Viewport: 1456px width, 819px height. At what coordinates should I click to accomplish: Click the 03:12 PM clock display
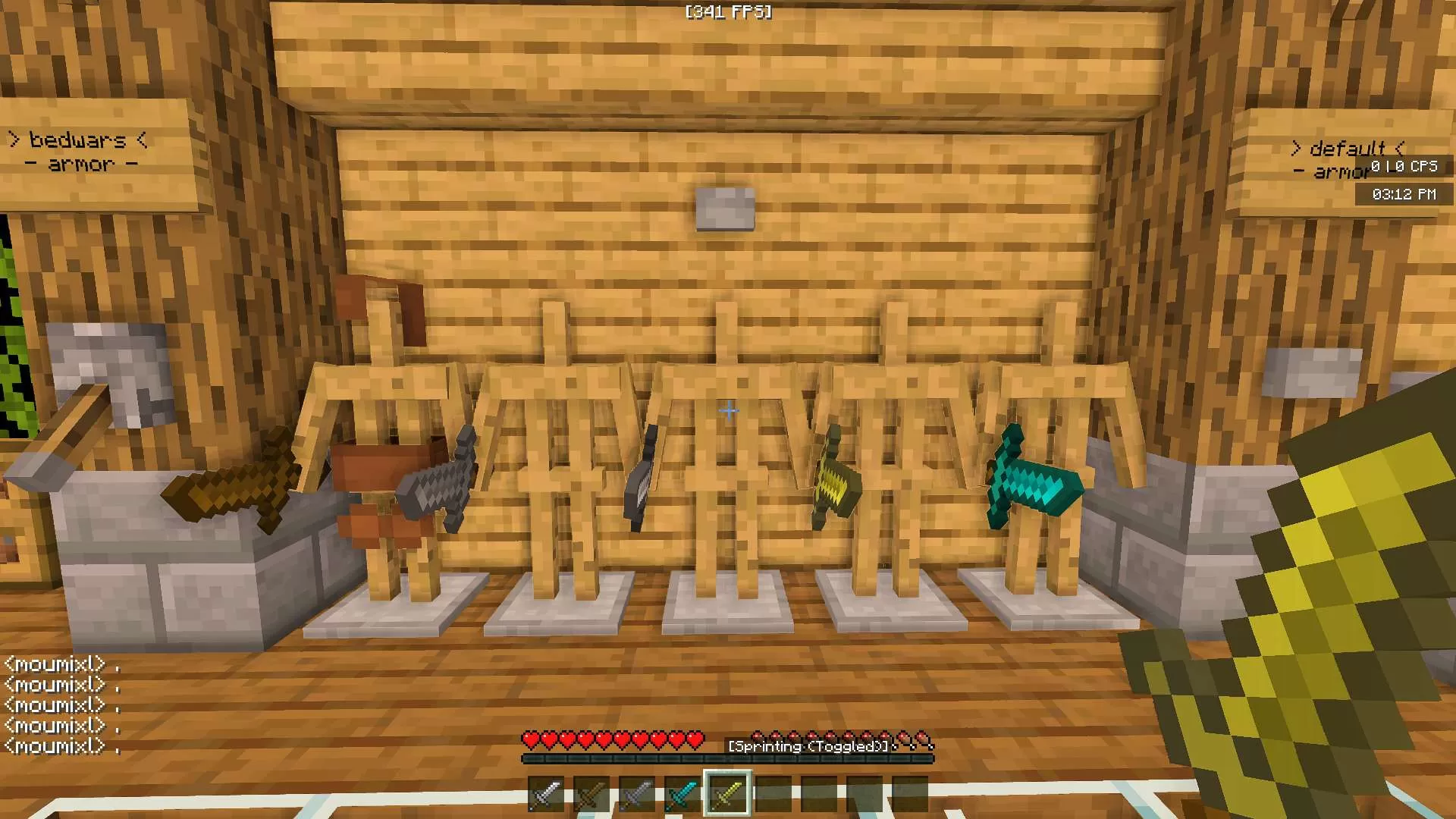[1404, 194]
